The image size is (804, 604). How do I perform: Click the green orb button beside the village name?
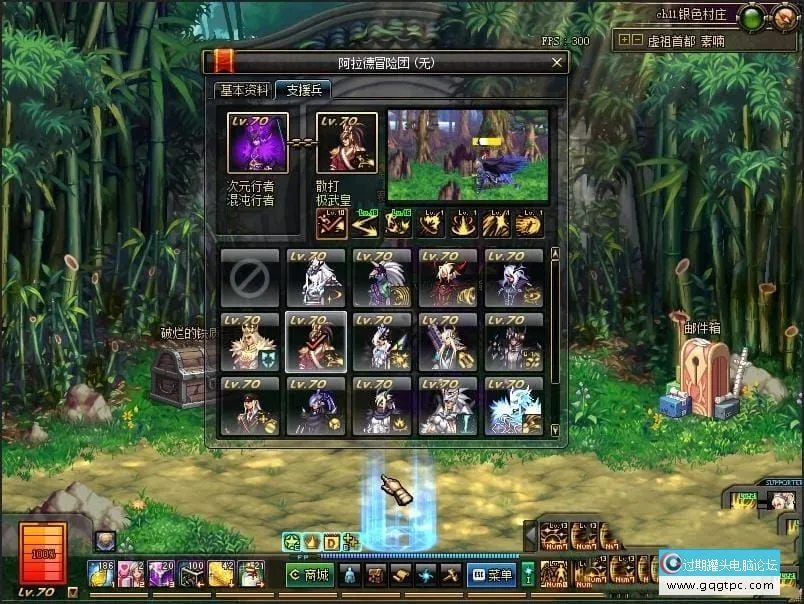coord(751,16)
